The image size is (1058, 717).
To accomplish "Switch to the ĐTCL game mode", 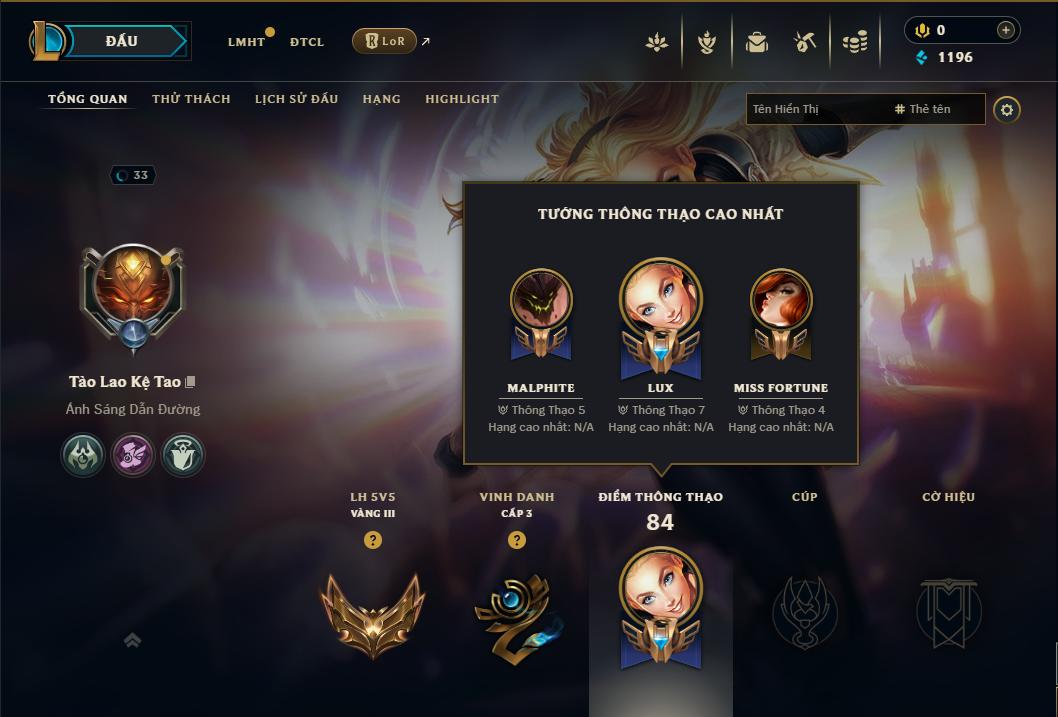I will tap(307, 42).
